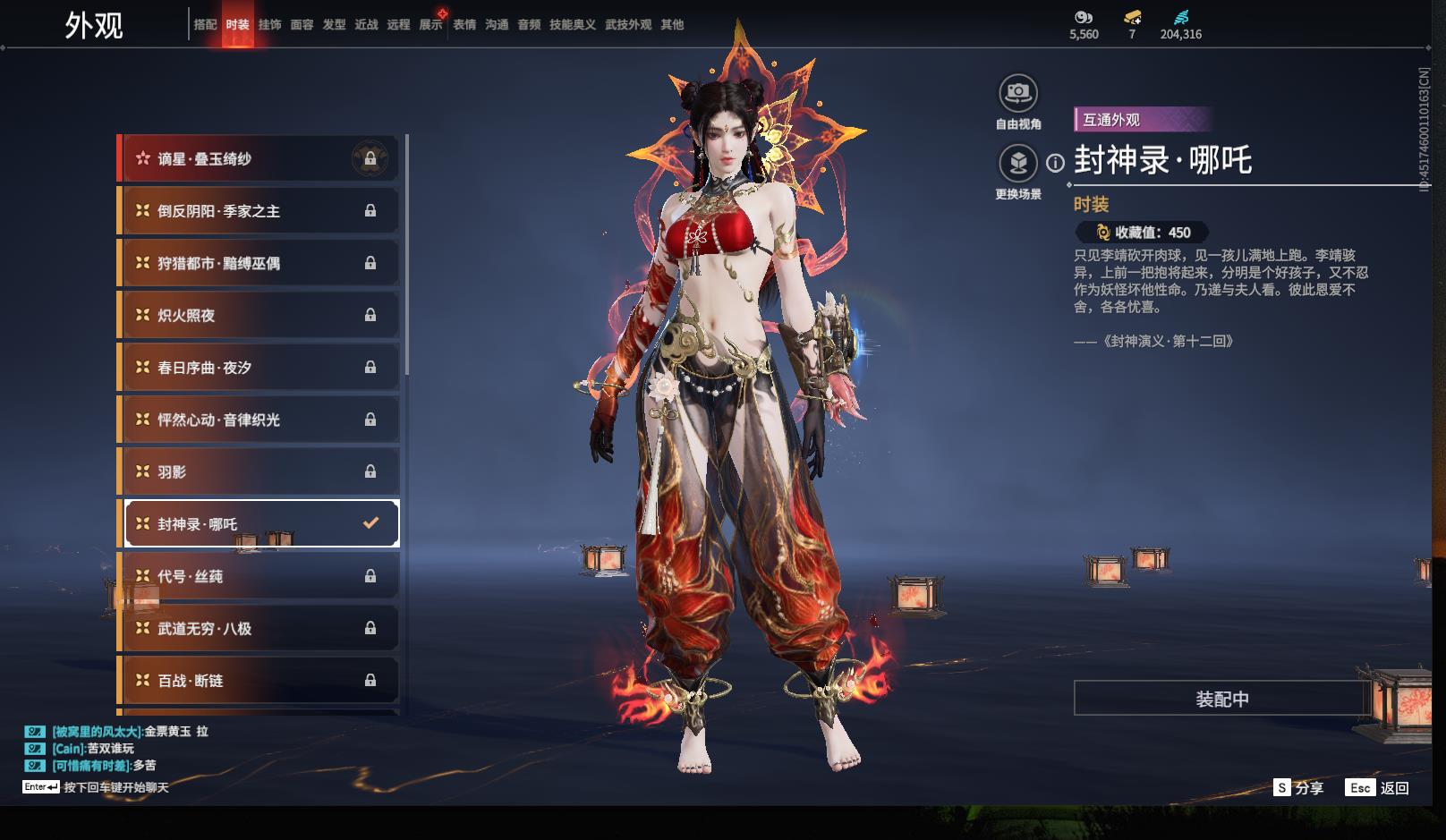Choose the 武道无穷·八极 outfit
1446x840 pixels.
258,629
